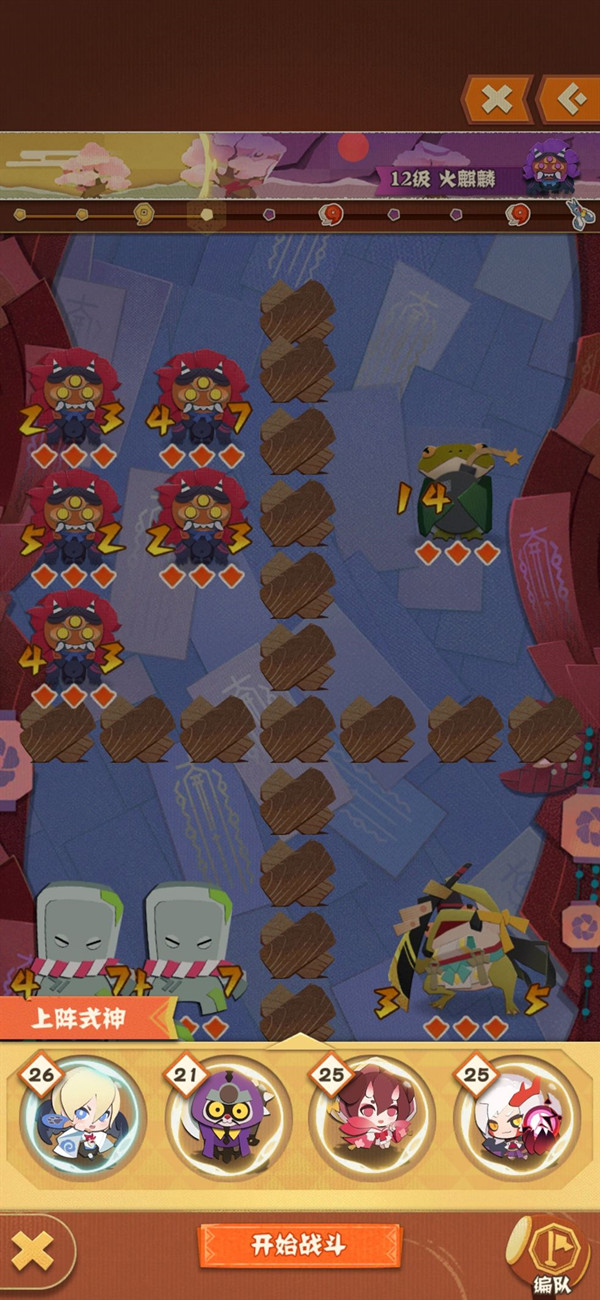Click the X button in the top corner
The height and width of the screenshot is (1300, 600).
tap(497, 99)
